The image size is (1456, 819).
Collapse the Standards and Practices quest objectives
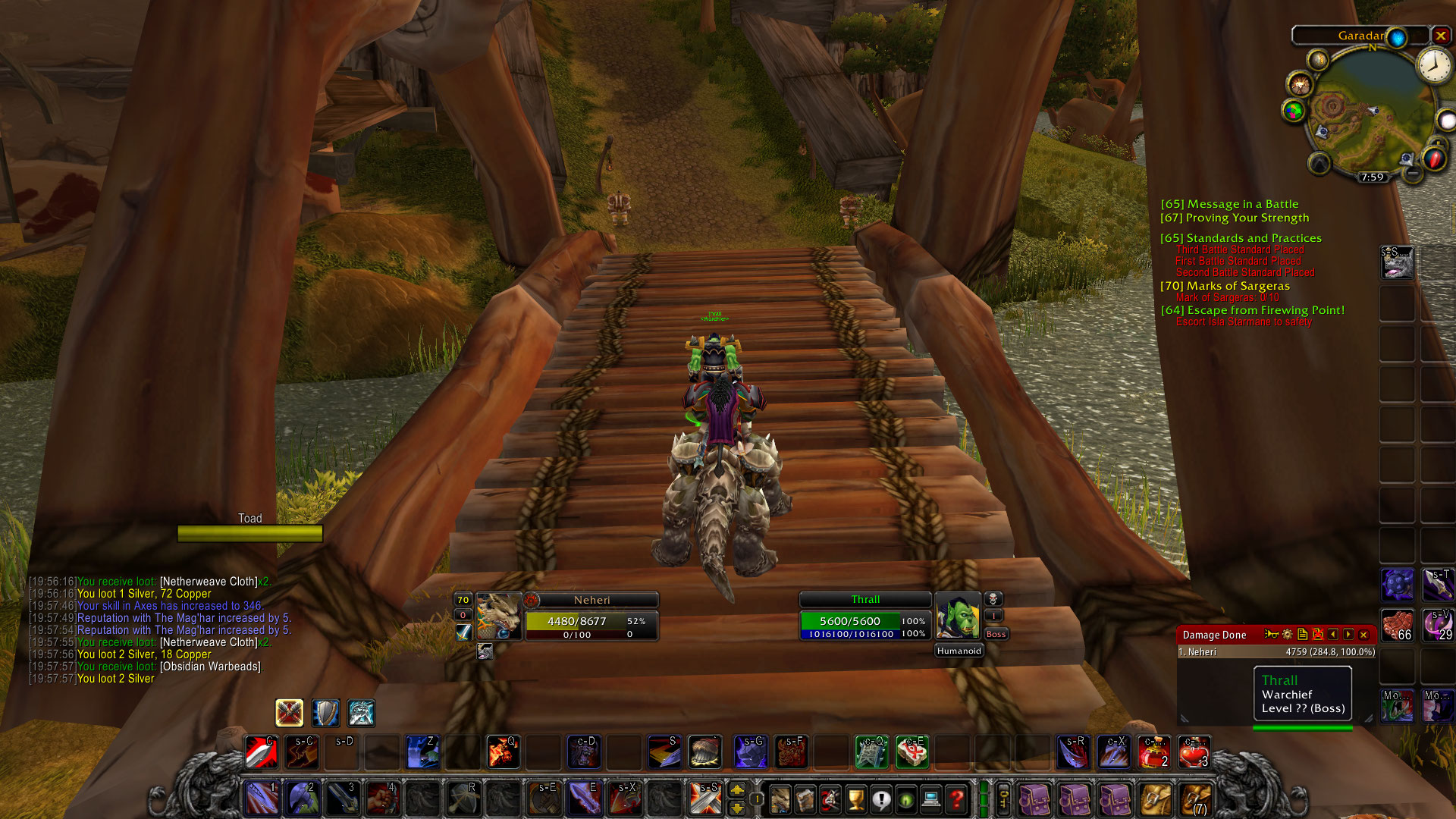pos(1242,237)
